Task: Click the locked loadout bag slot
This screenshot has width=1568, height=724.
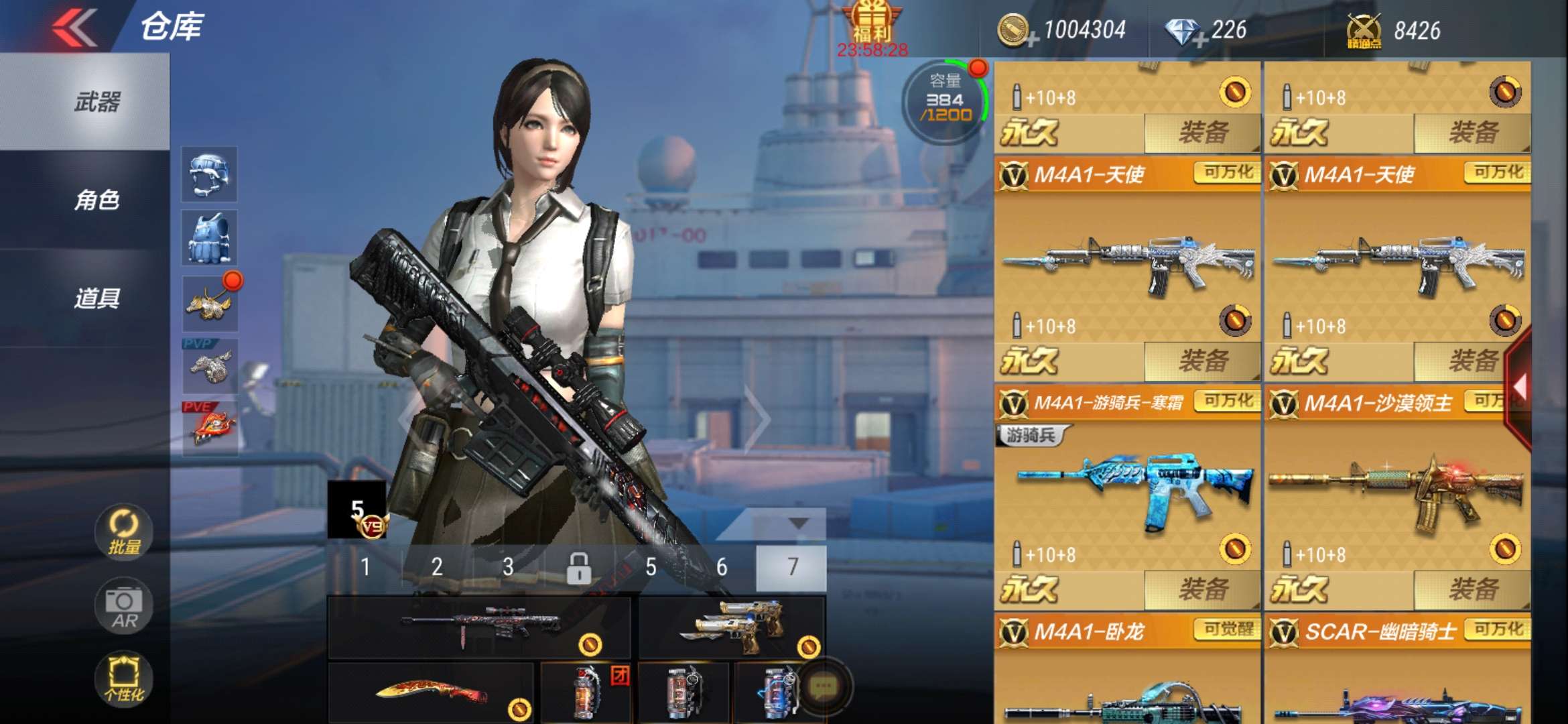Action: click(x=579, y=567)
